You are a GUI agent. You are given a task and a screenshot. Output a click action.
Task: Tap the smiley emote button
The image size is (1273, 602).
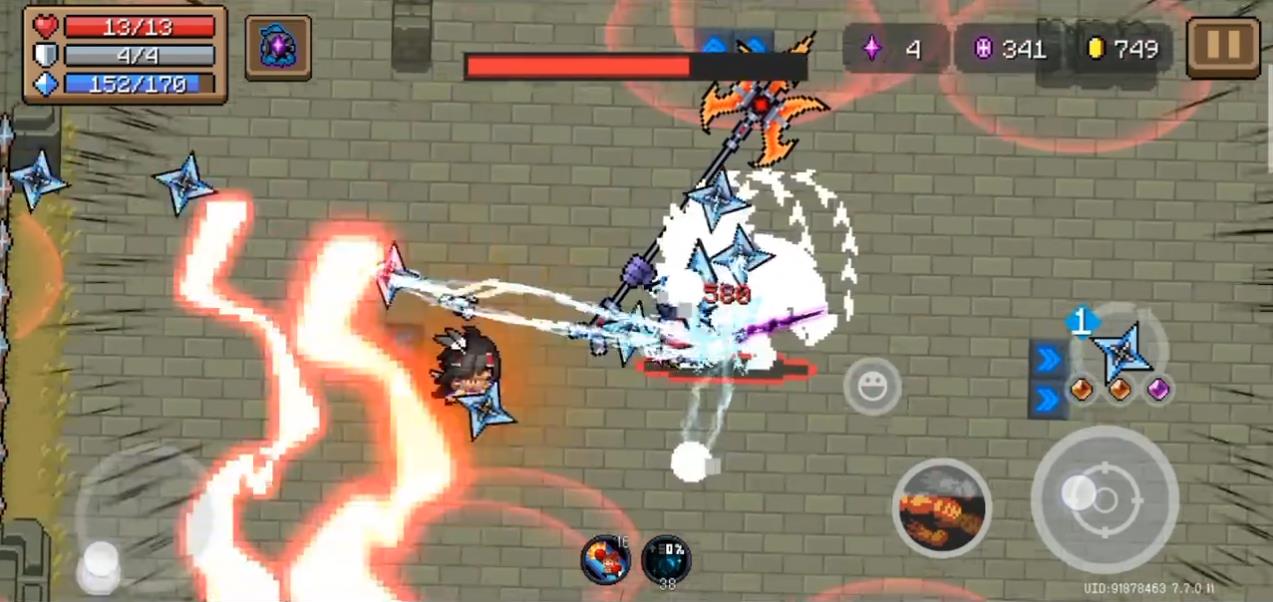[x=872, y=386]
